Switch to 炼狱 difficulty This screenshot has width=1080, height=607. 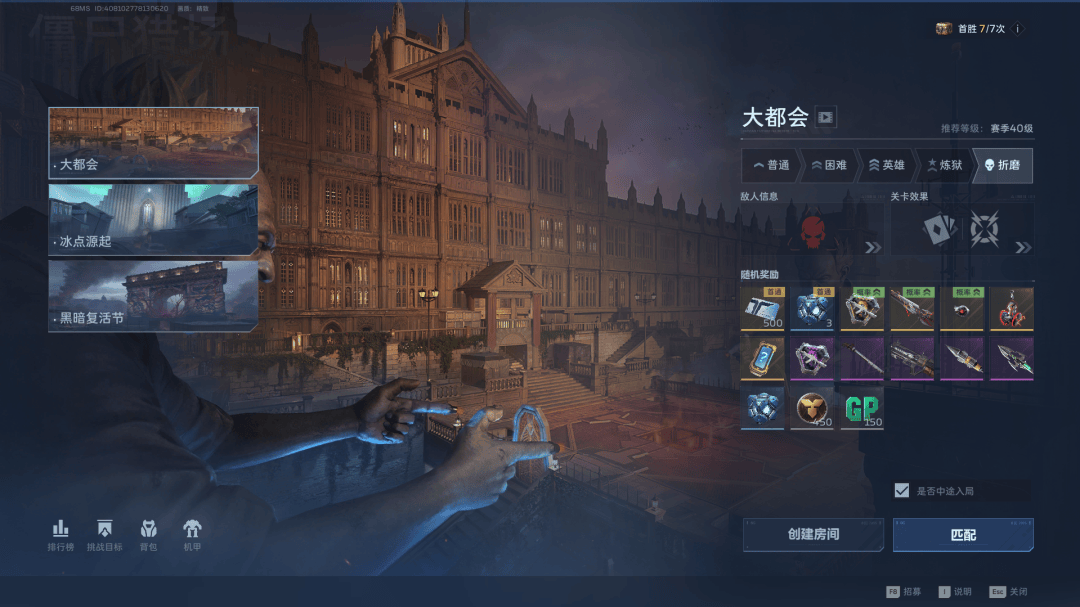[x=944, y=165]
